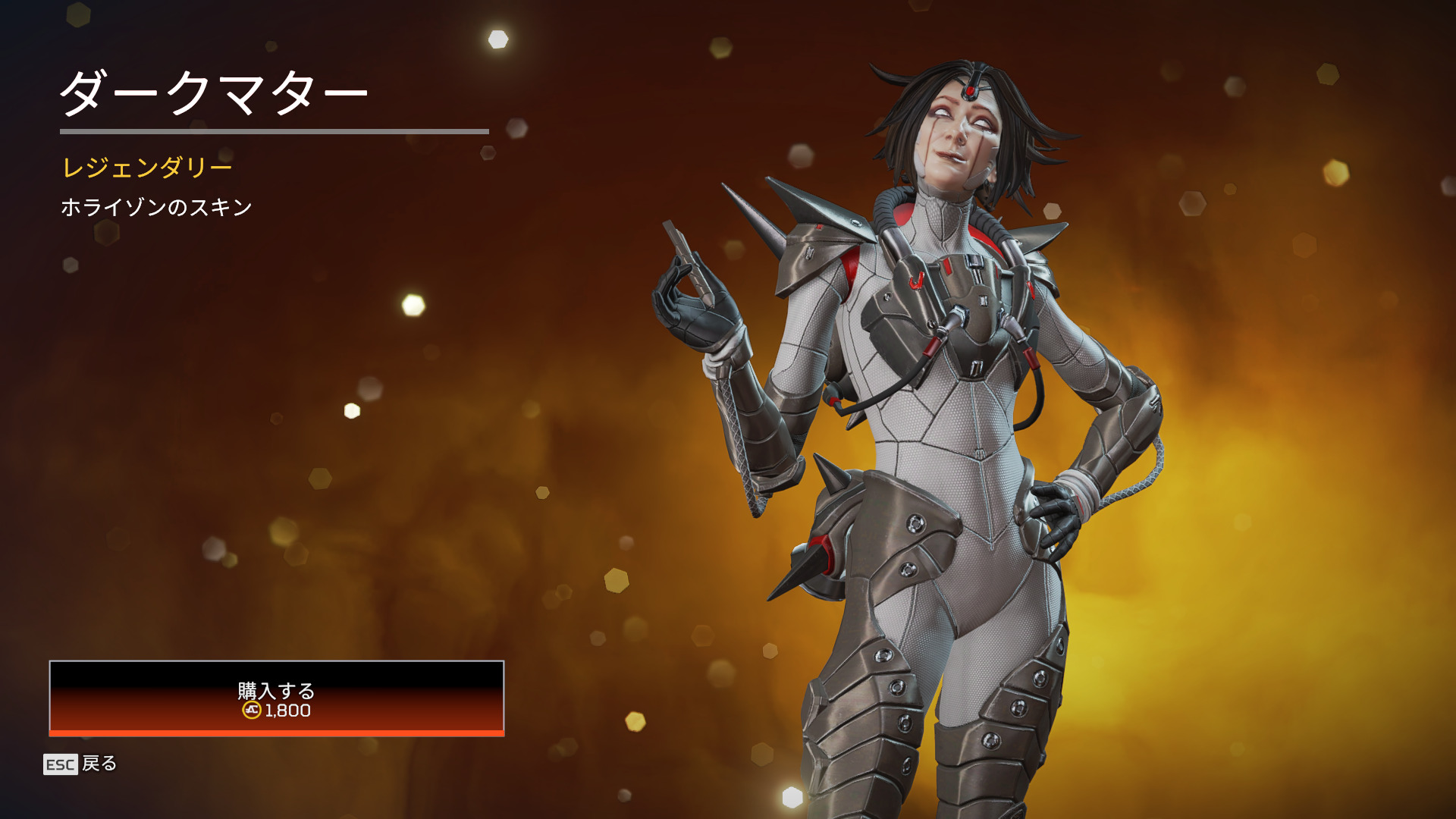The height and width of the screenshot is (819, 1456).
Task: Go back with the 戻る button
Action: pos(80,764)
